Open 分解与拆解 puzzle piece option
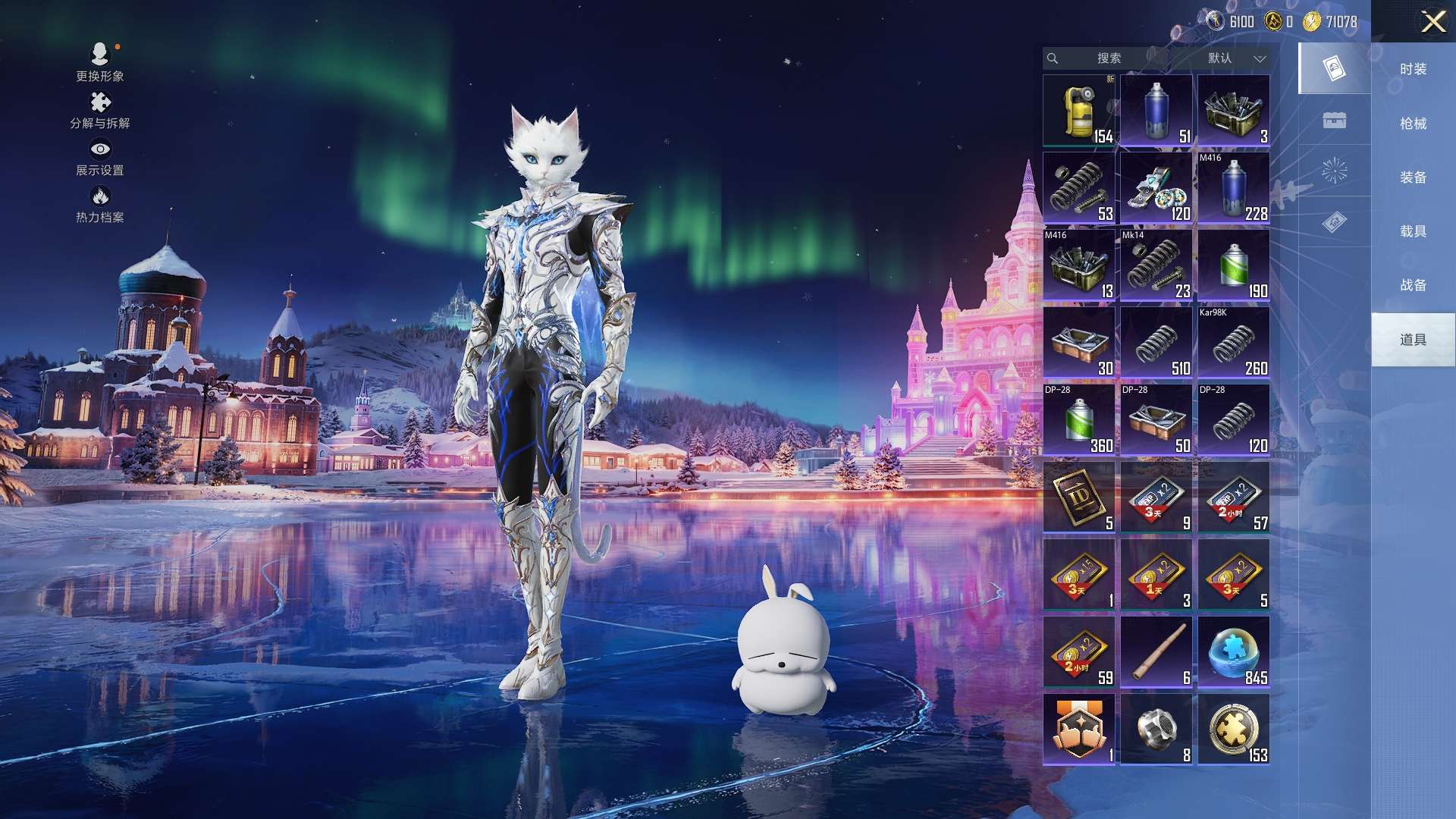 pos(100,111)
